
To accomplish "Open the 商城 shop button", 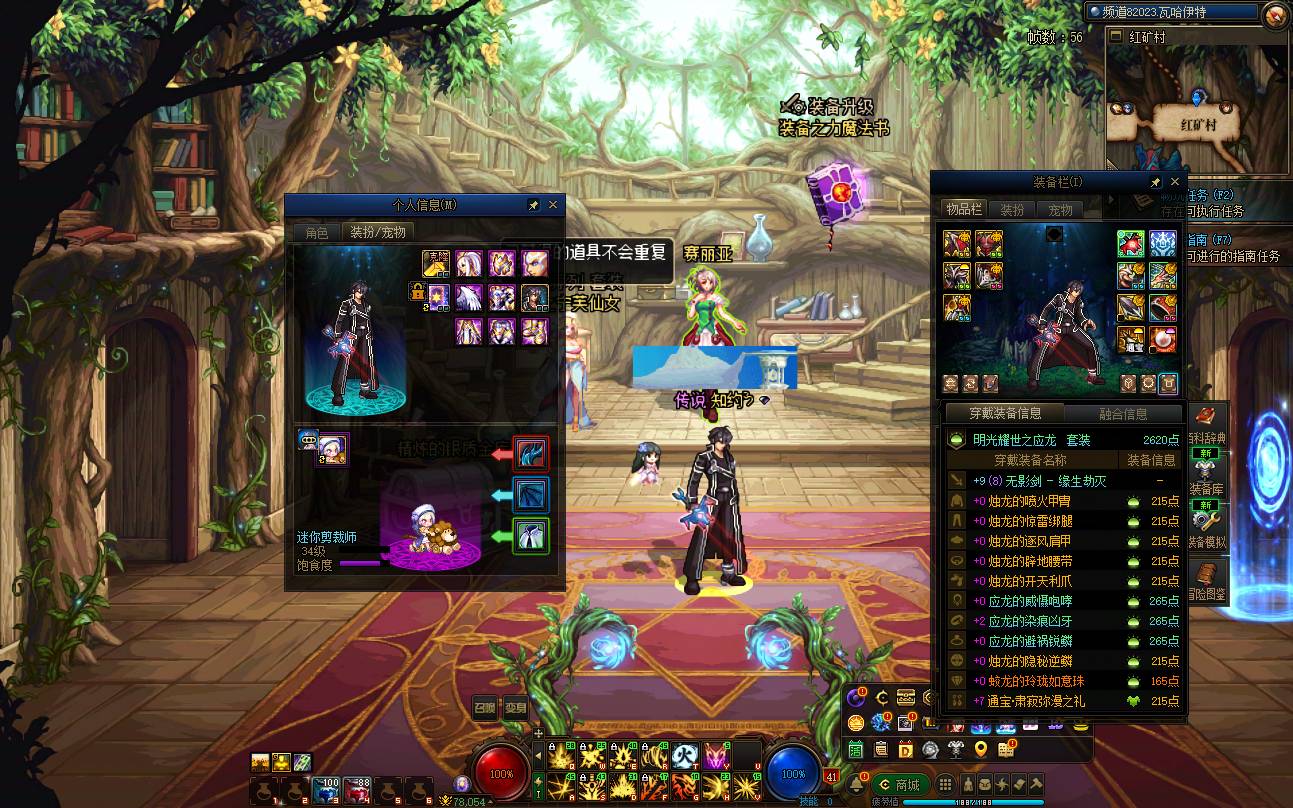I will [x=898, y=784].
